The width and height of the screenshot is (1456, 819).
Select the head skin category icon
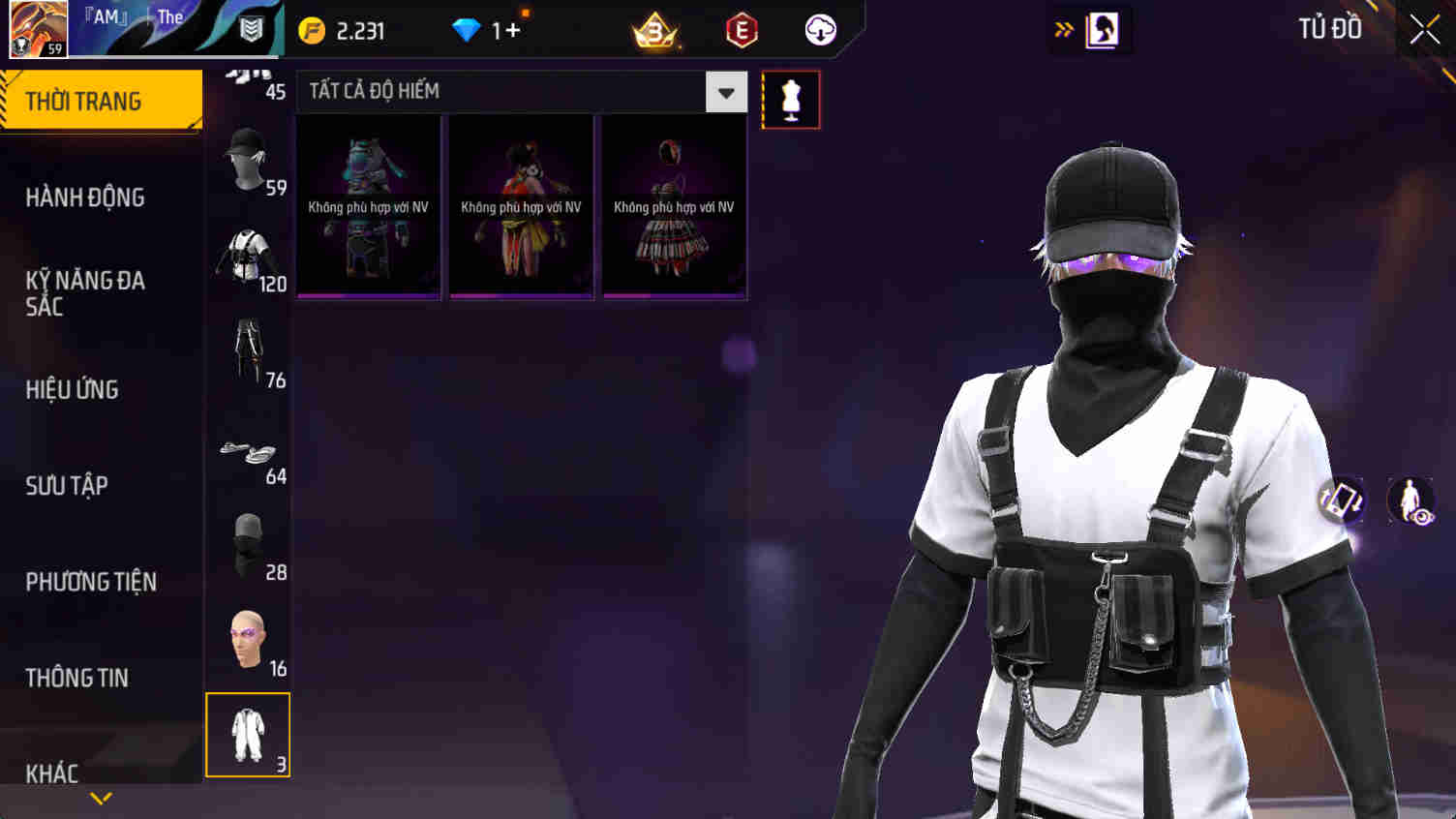pyautogui.click(x=248, y=634)
